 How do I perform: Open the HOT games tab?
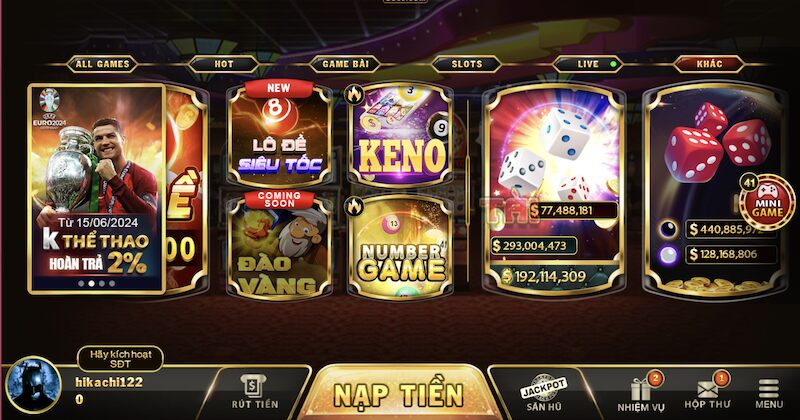[223, 64]
